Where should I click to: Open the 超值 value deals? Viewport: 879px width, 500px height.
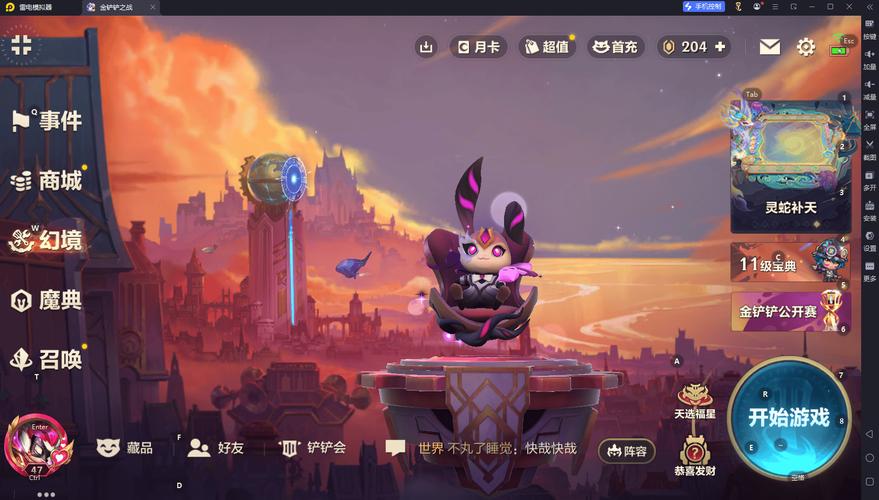tap(546, 46)
